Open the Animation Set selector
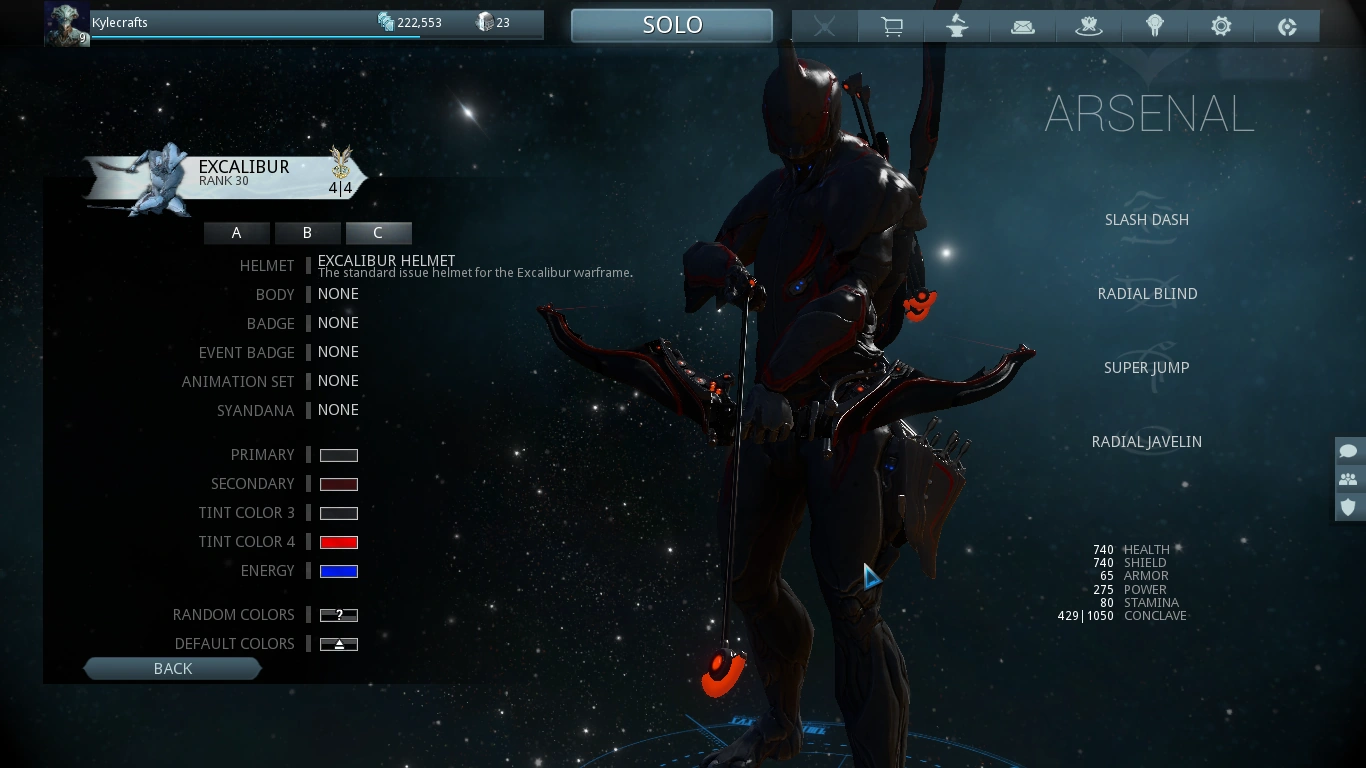 pyautogui.click(x=338, y=381)
